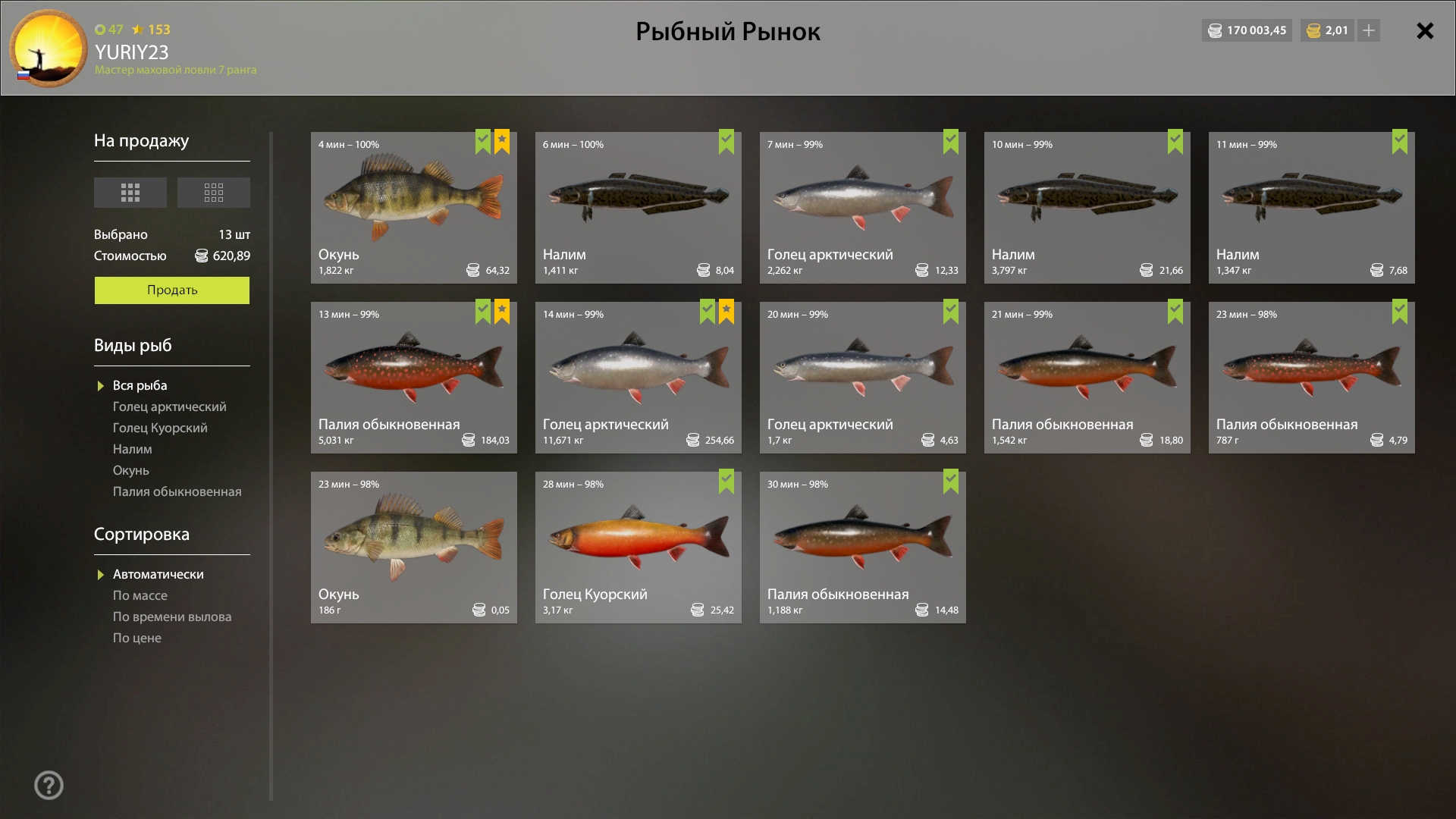Sort fish by mass (По массе)
The height and width of the screenshot is (819, 1456).
click(x=140, y=595)
